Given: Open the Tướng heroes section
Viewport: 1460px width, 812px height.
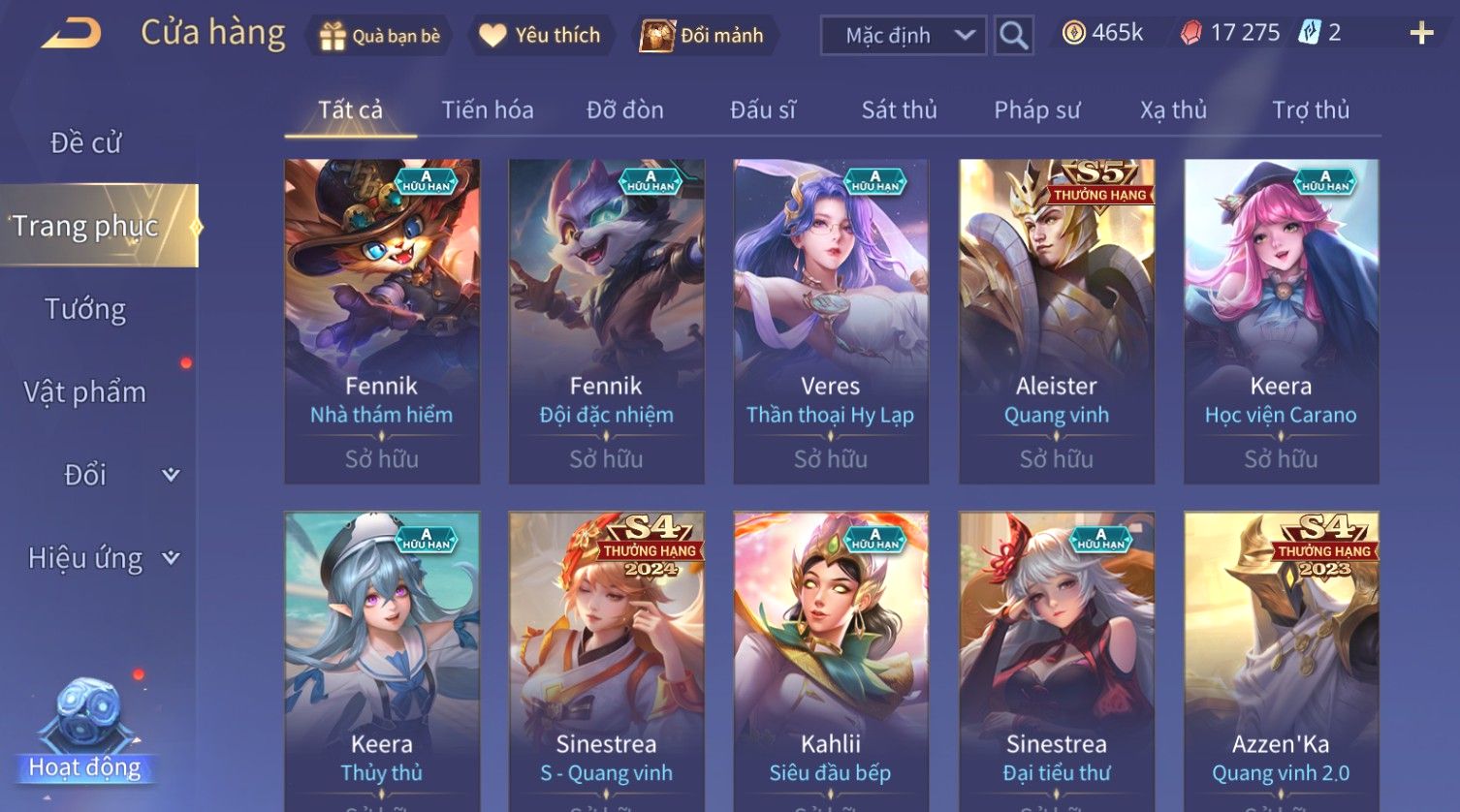Looking at the screenshot, I should coord(86,310).
